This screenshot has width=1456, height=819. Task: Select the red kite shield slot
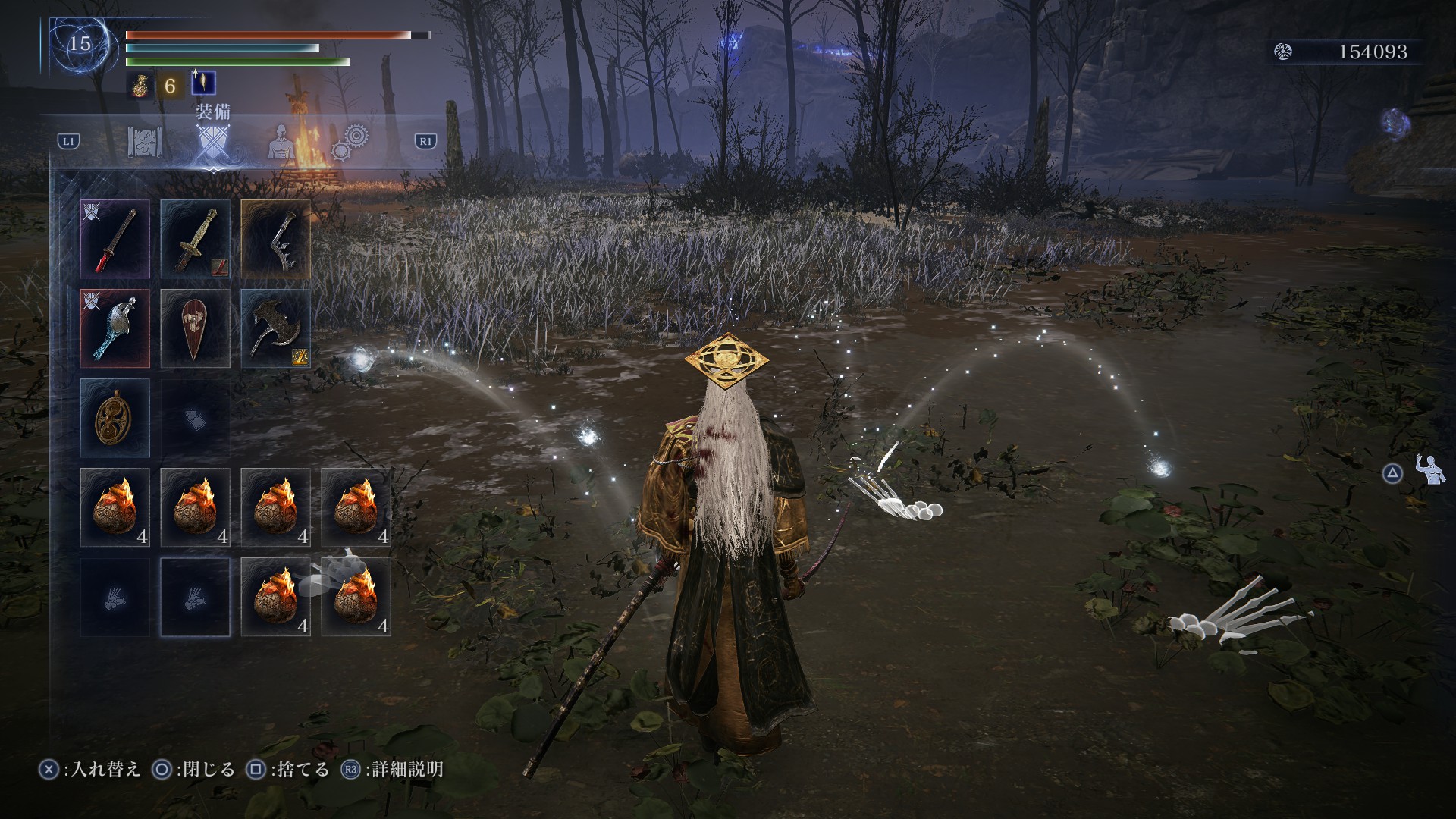click(x=195, y=328)
